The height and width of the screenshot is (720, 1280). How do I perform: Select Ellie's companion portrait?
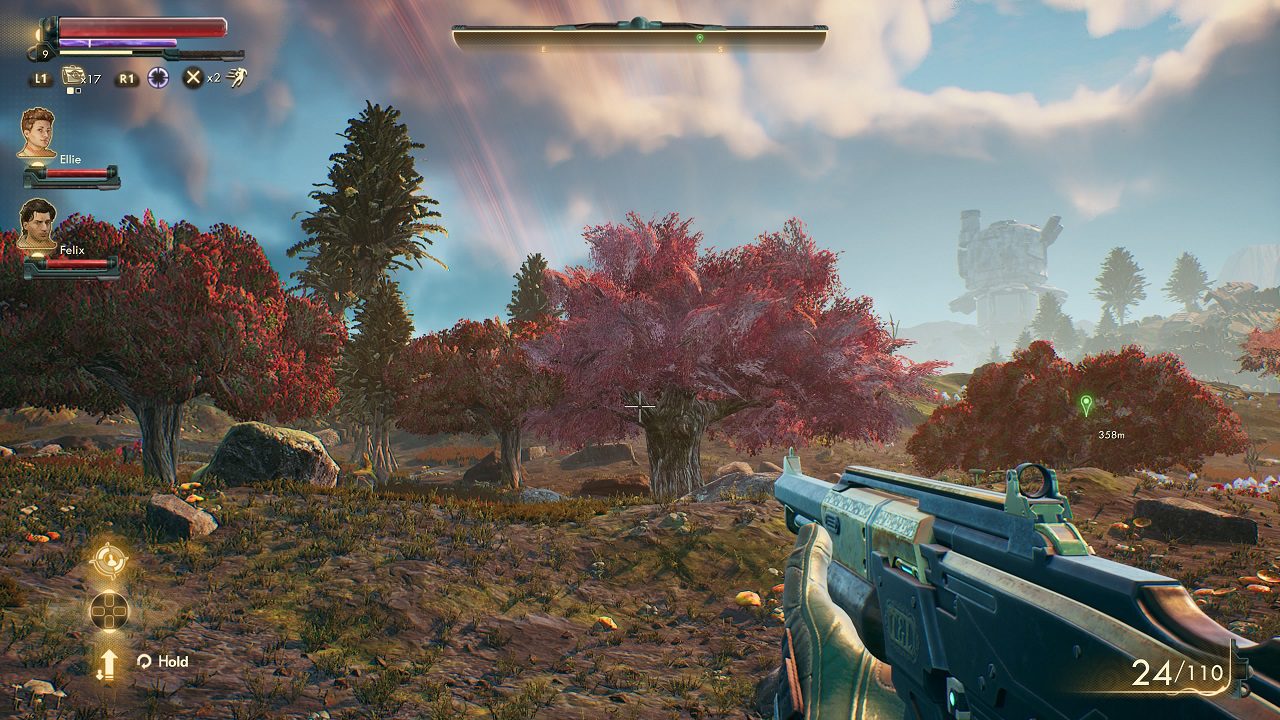pos(38,132)
